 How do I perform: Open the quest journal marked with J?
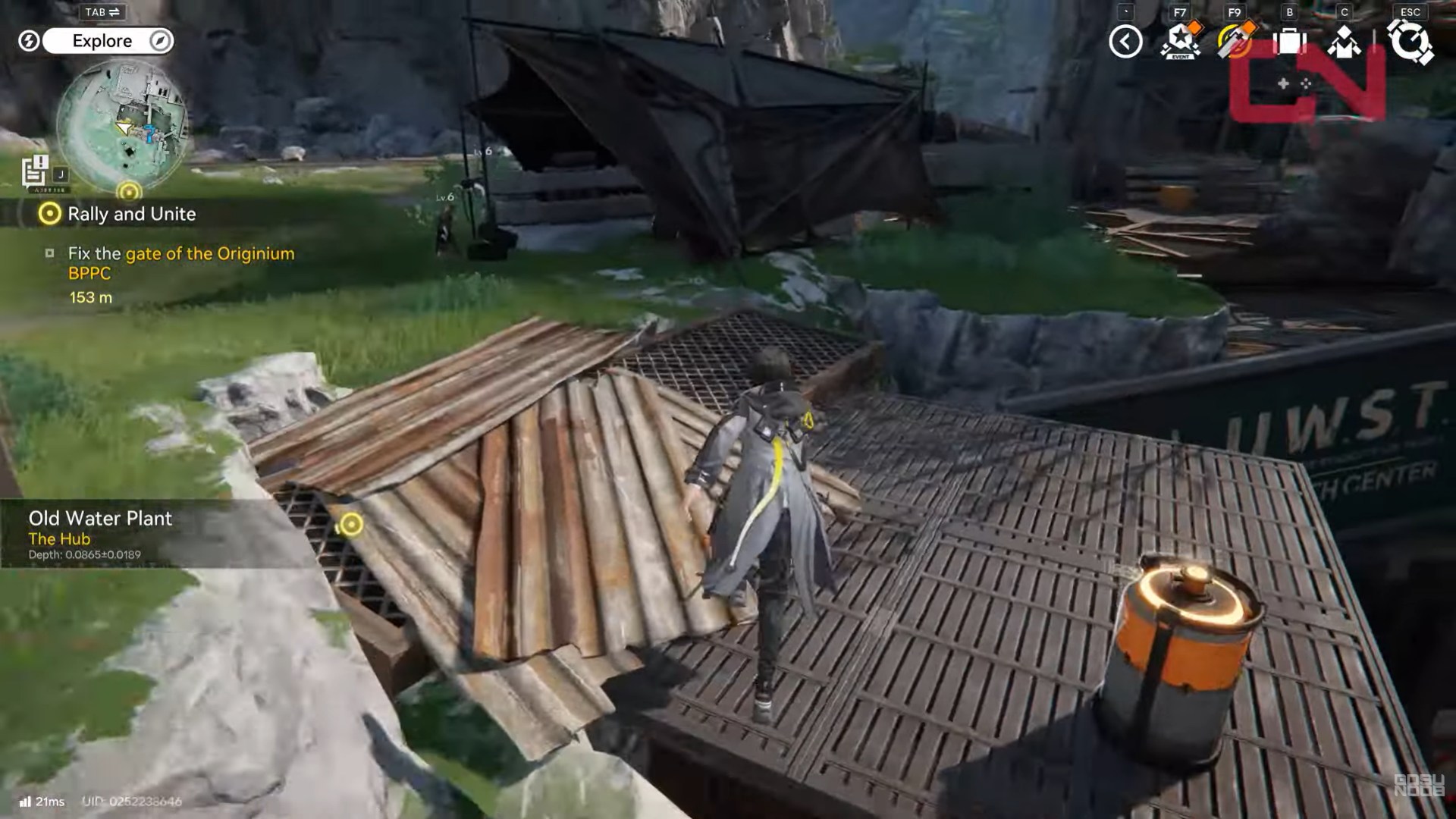pyautogui.click(x=36, y=171)
